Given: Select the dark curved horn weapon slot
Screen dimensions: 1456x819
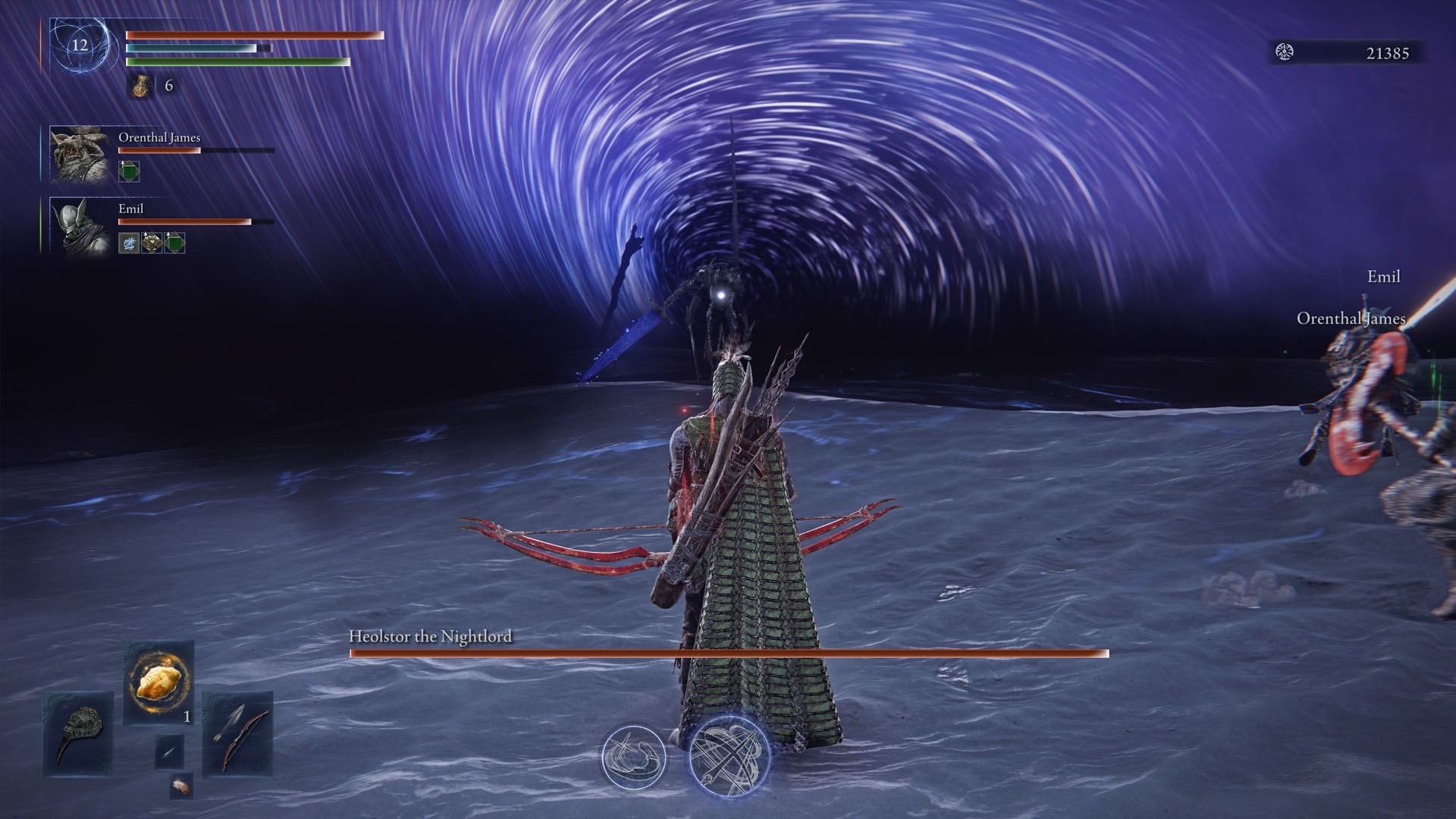Looking at the screenshot, I should pos(77,733).
